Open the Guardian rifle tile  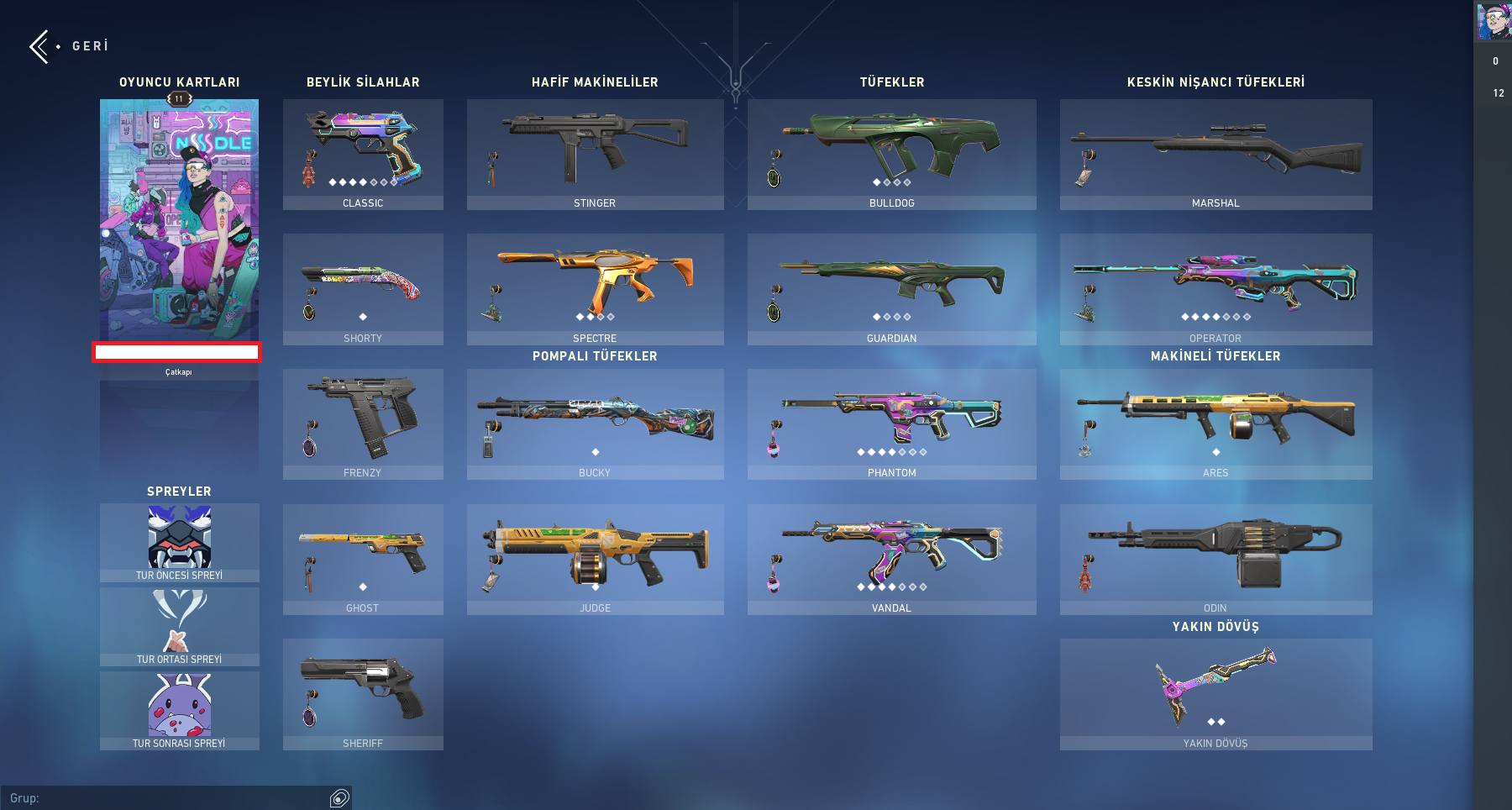(x=891, y=288)
